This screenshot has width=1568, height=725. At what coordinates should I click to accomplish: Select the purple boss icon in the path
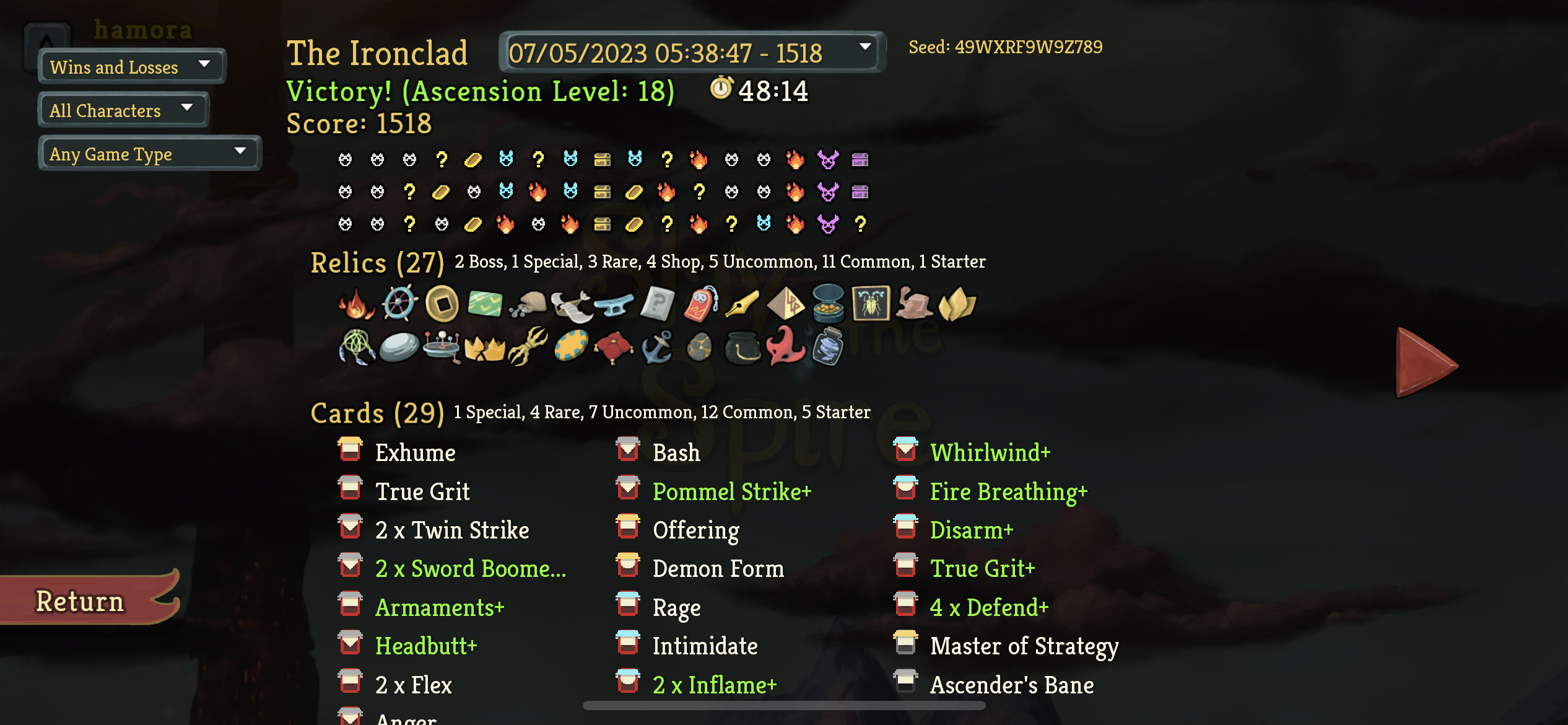pos(829,160)
